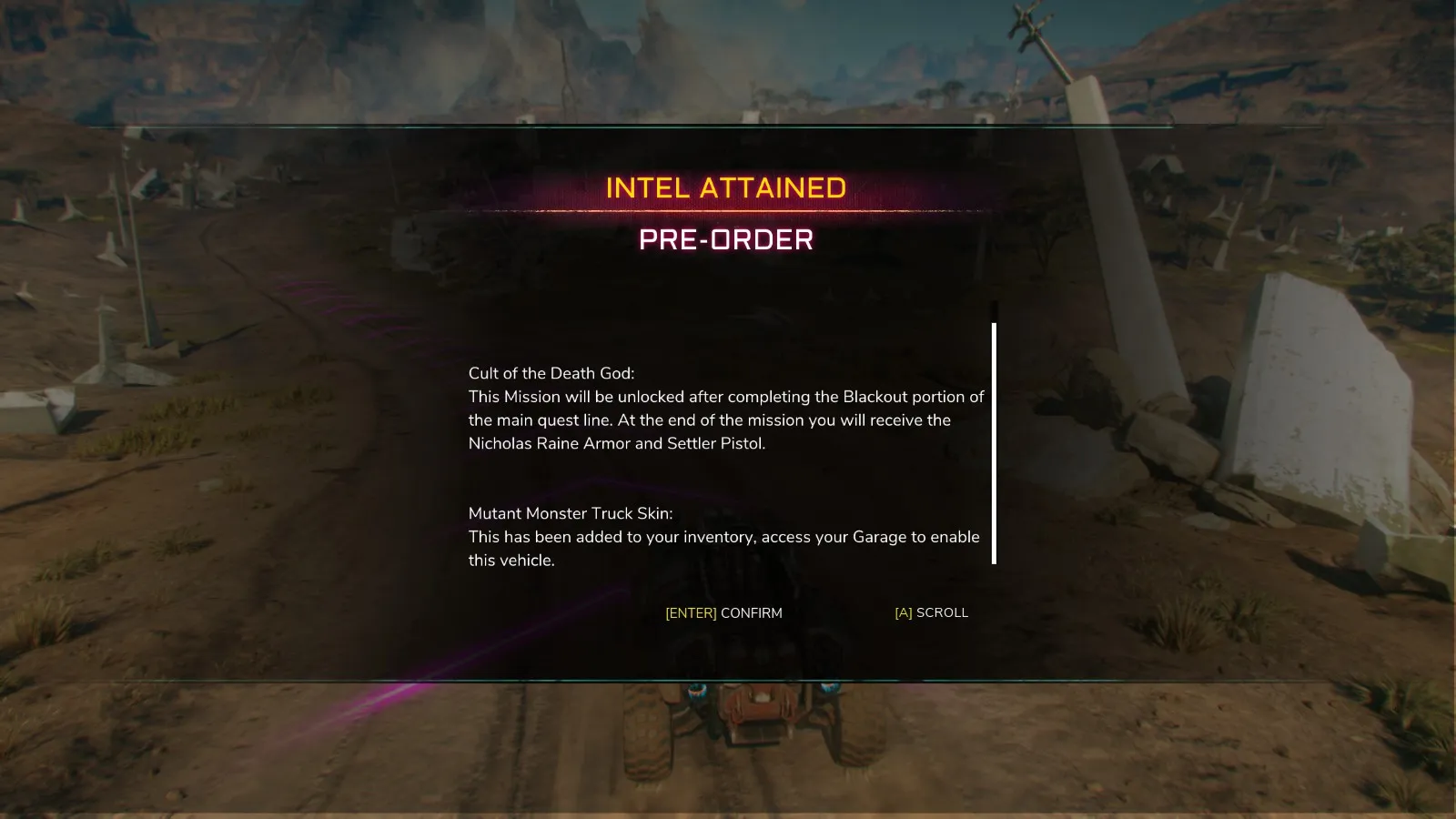Confirm the Pre-Order intel dialog

click(723, 613)
